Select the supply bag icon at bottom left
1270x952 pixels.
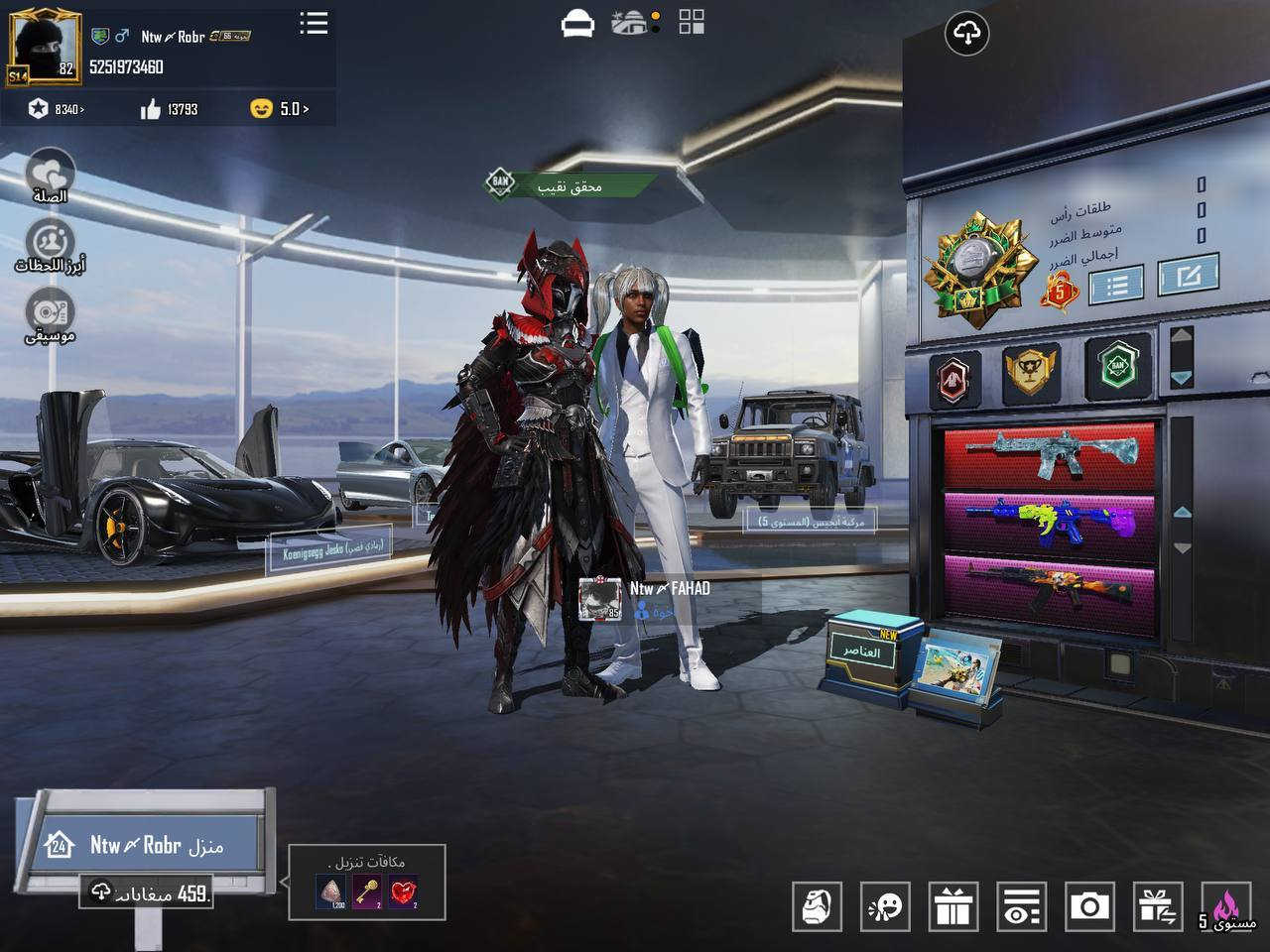coord(817,904)
